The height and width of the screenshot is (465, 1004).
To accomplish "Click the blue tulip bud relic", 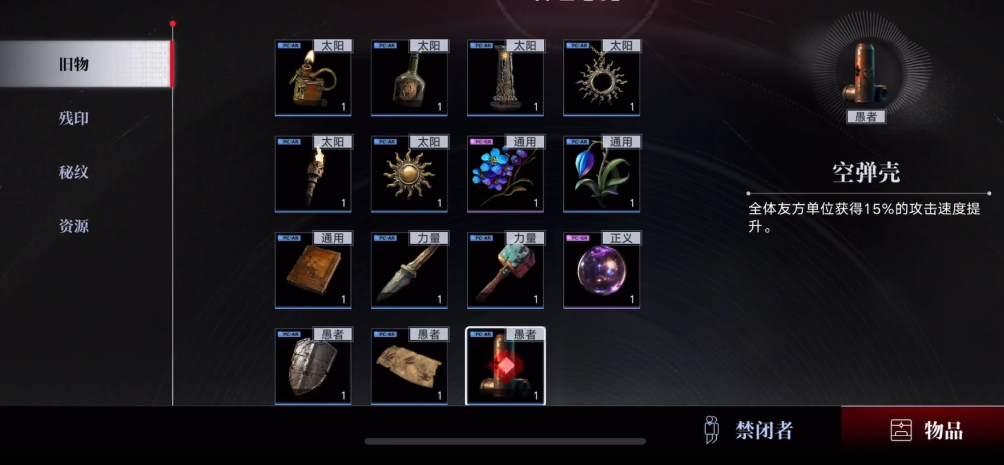I will click(601, 176).
